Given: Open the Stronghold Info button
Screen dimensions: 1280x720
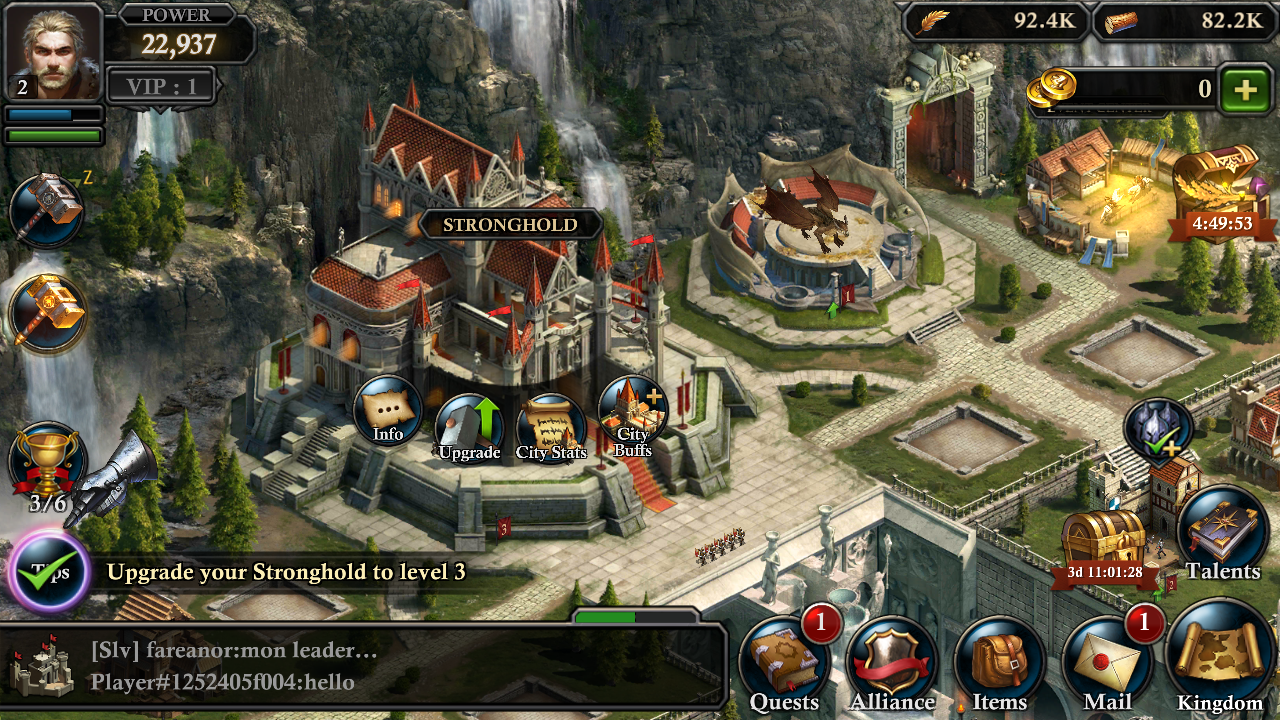Looking at the screenshot, I should click(388, 411).
